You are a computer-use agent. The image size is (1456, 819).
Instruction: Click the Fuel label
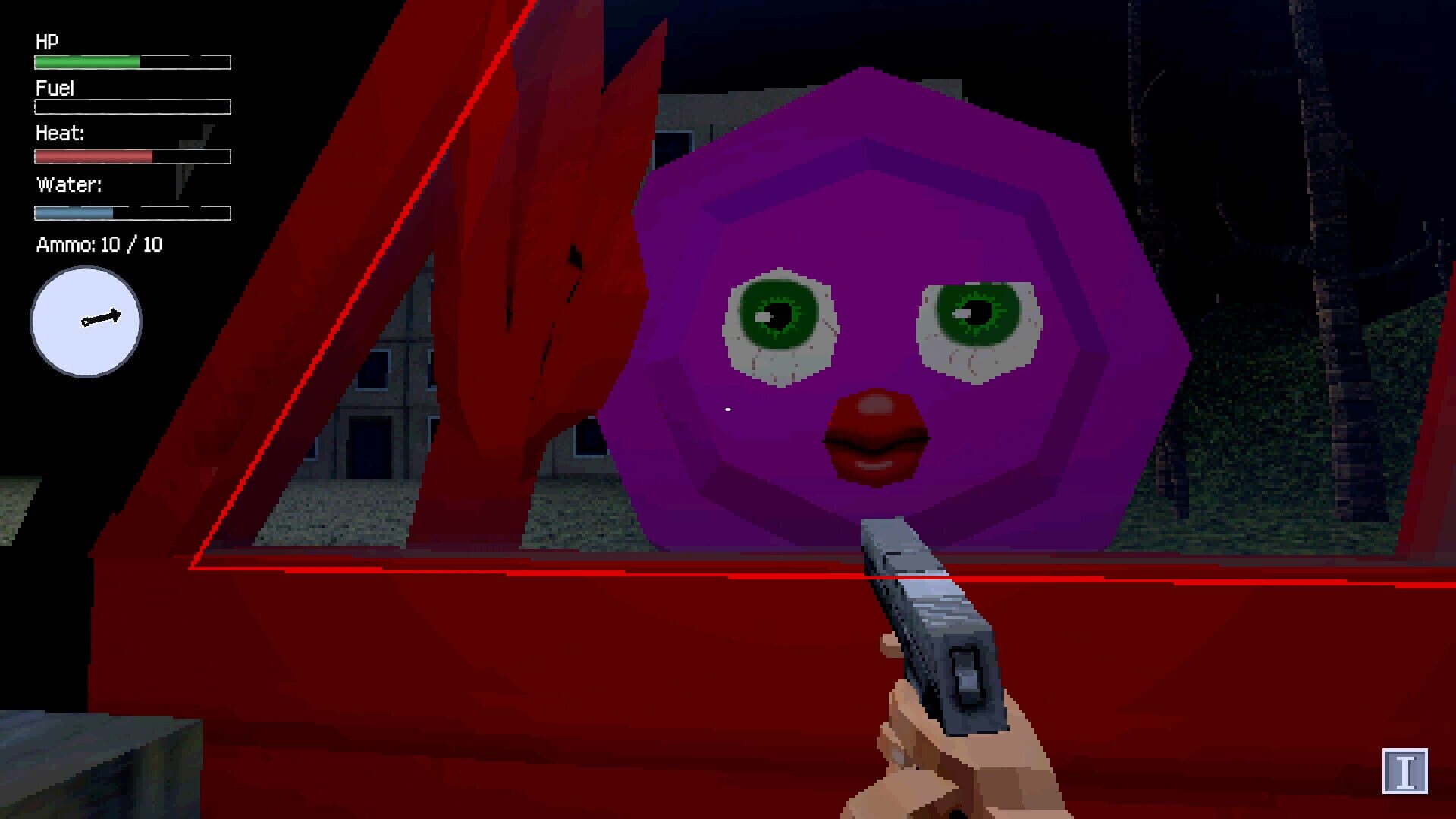54,89
